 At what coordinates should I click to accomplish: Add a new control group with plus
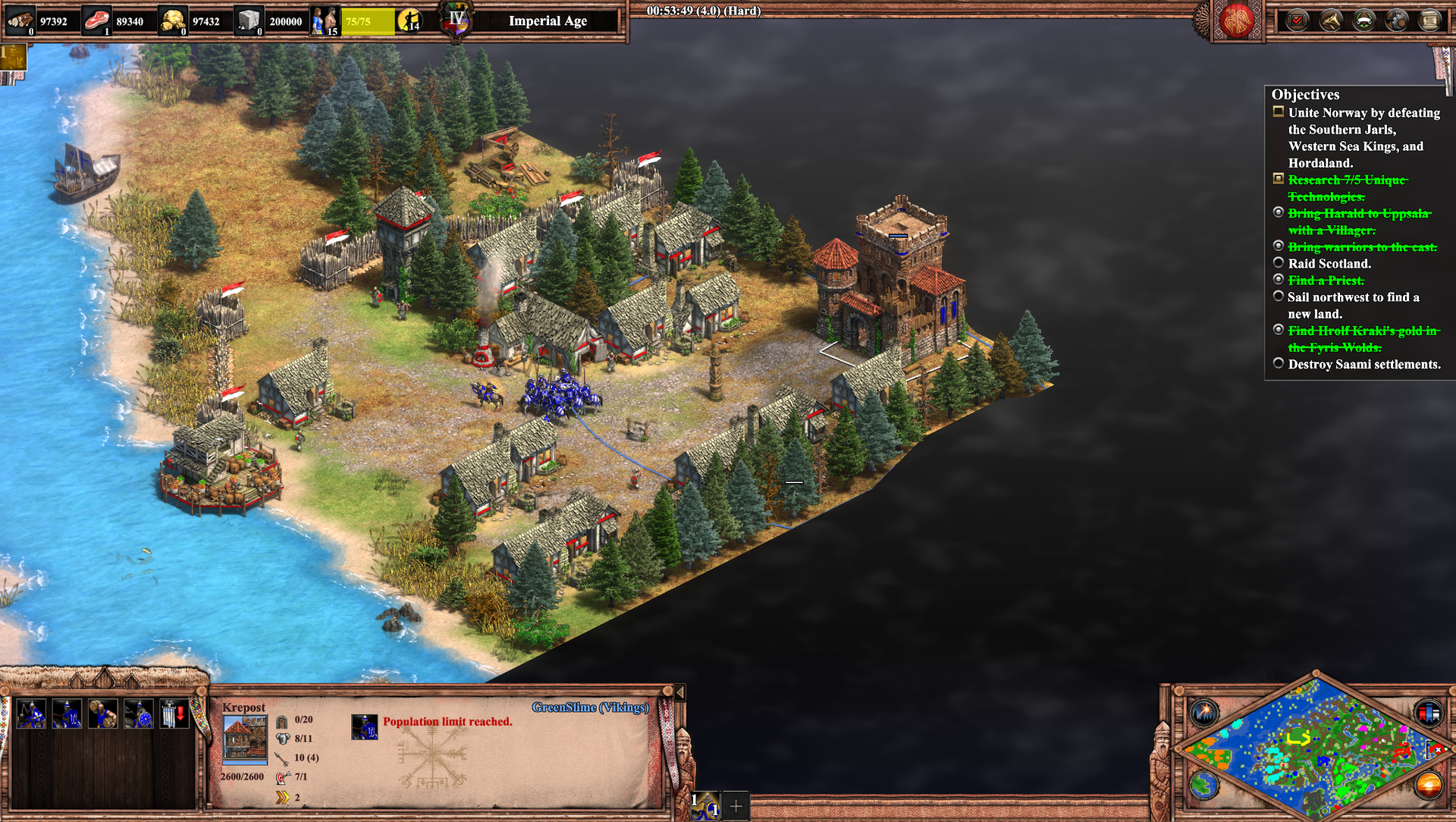coord(736,806)
